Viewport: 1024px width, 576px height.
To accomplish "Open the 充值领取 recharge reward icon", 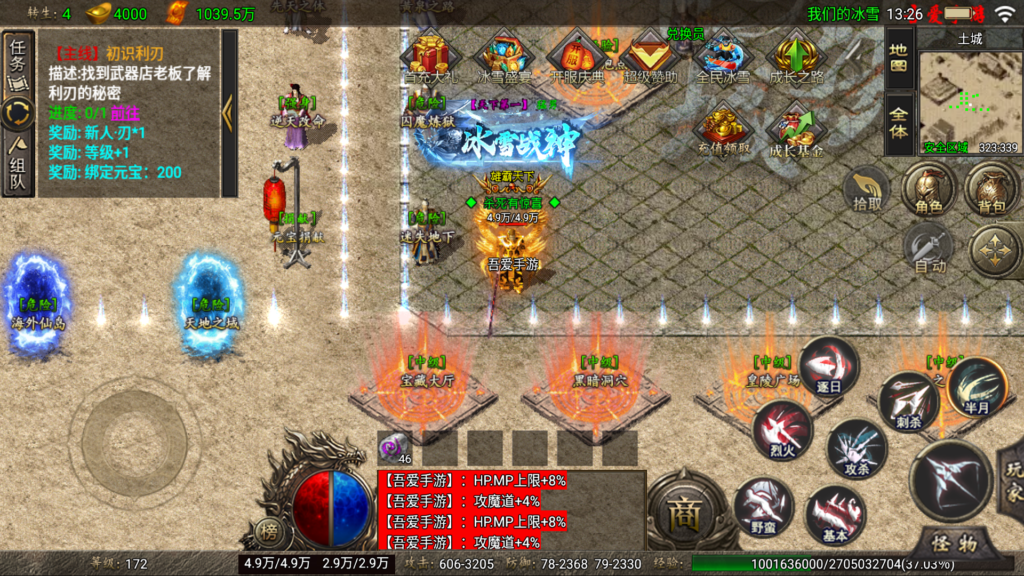I will (x=723, y=132).
